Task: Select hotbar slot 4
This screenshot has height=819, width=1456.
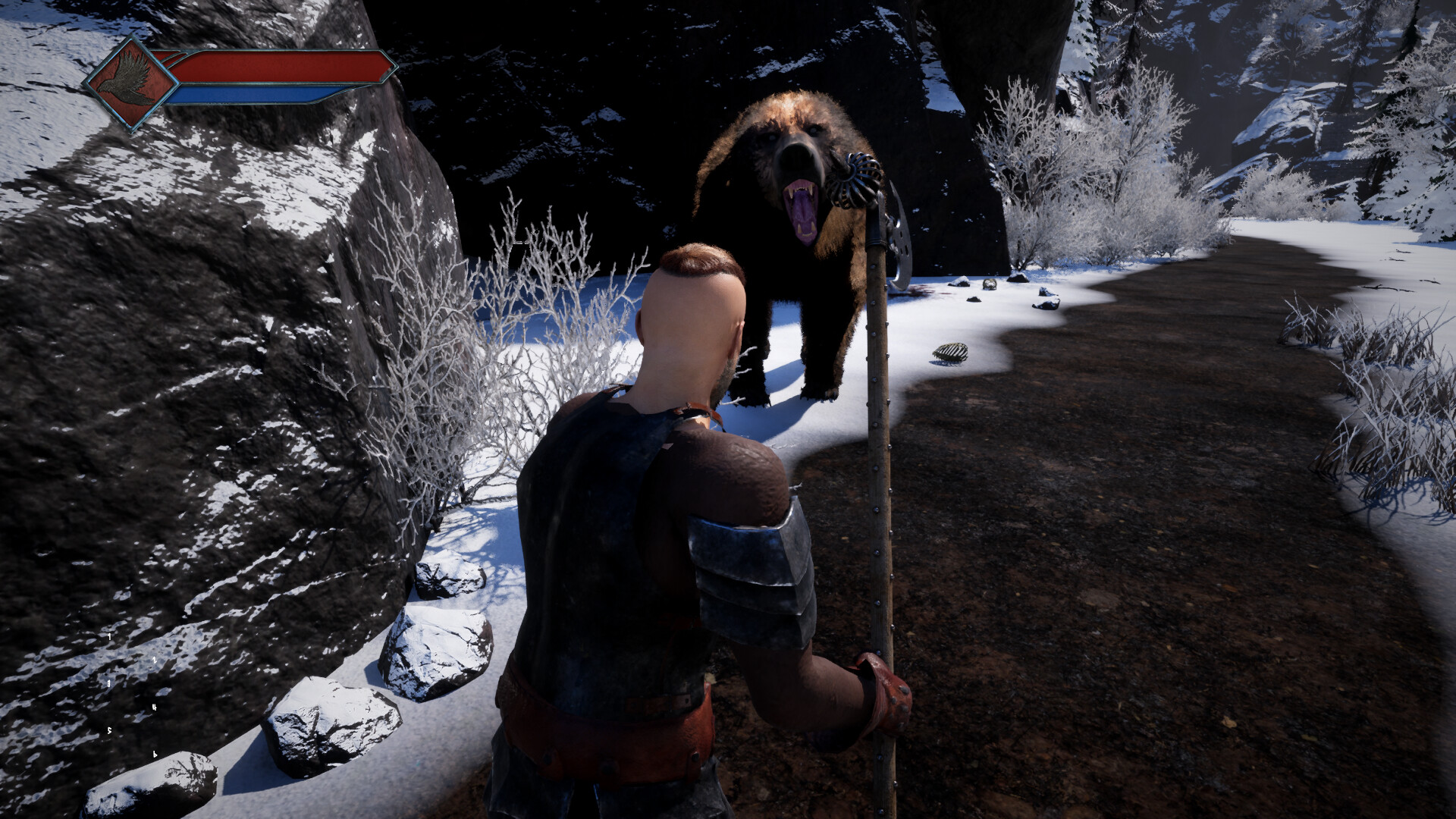Action: [x=154, y=708]
